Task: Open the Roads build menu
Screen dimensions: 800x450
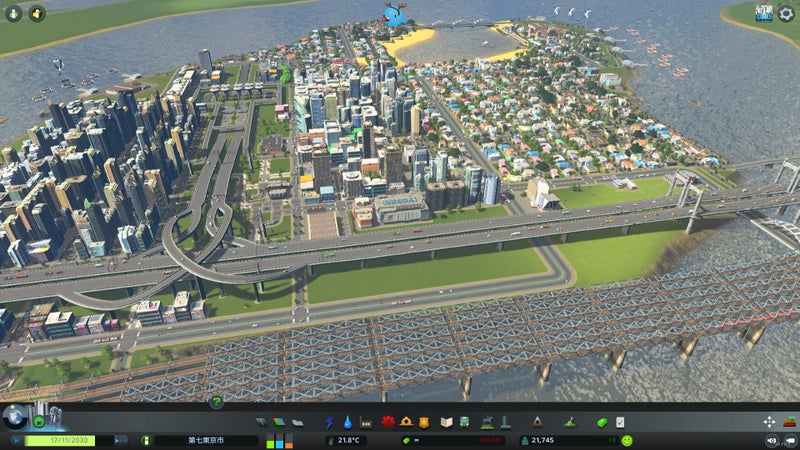Action: point(261,422)
